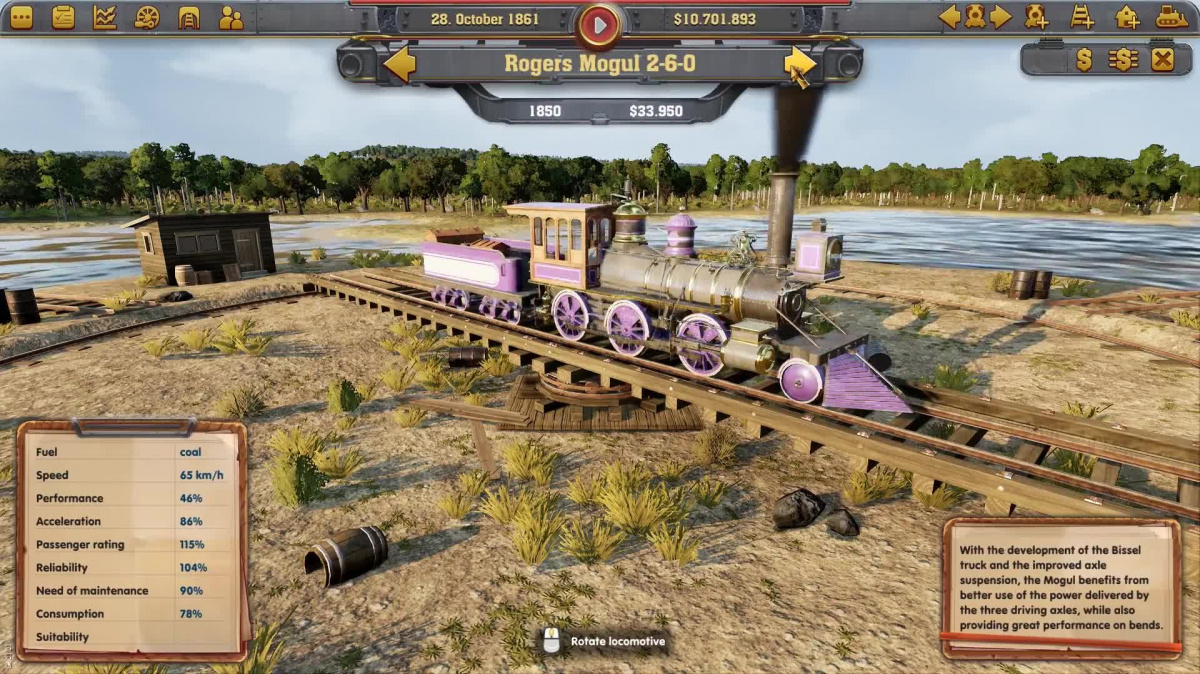This screenshot has width=1200, height=674.
Task: Activate the bulldozer demolish tool
Action: pos(1172,17)
